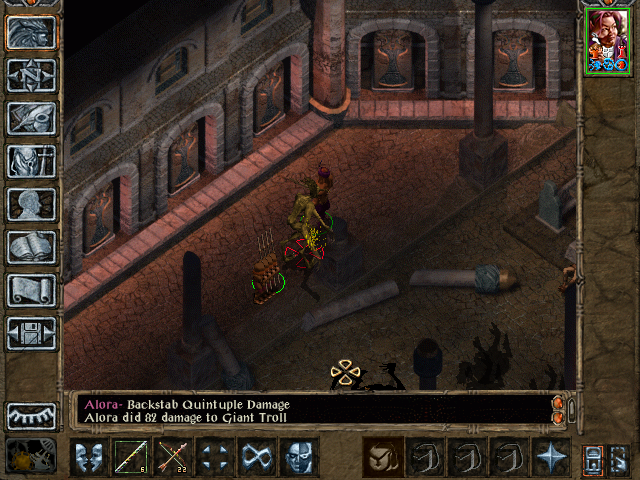Image resolution: width=640 pixels, height=480 pixels.
Task: Toggle party AI lantern button
Action: (591, 458)
